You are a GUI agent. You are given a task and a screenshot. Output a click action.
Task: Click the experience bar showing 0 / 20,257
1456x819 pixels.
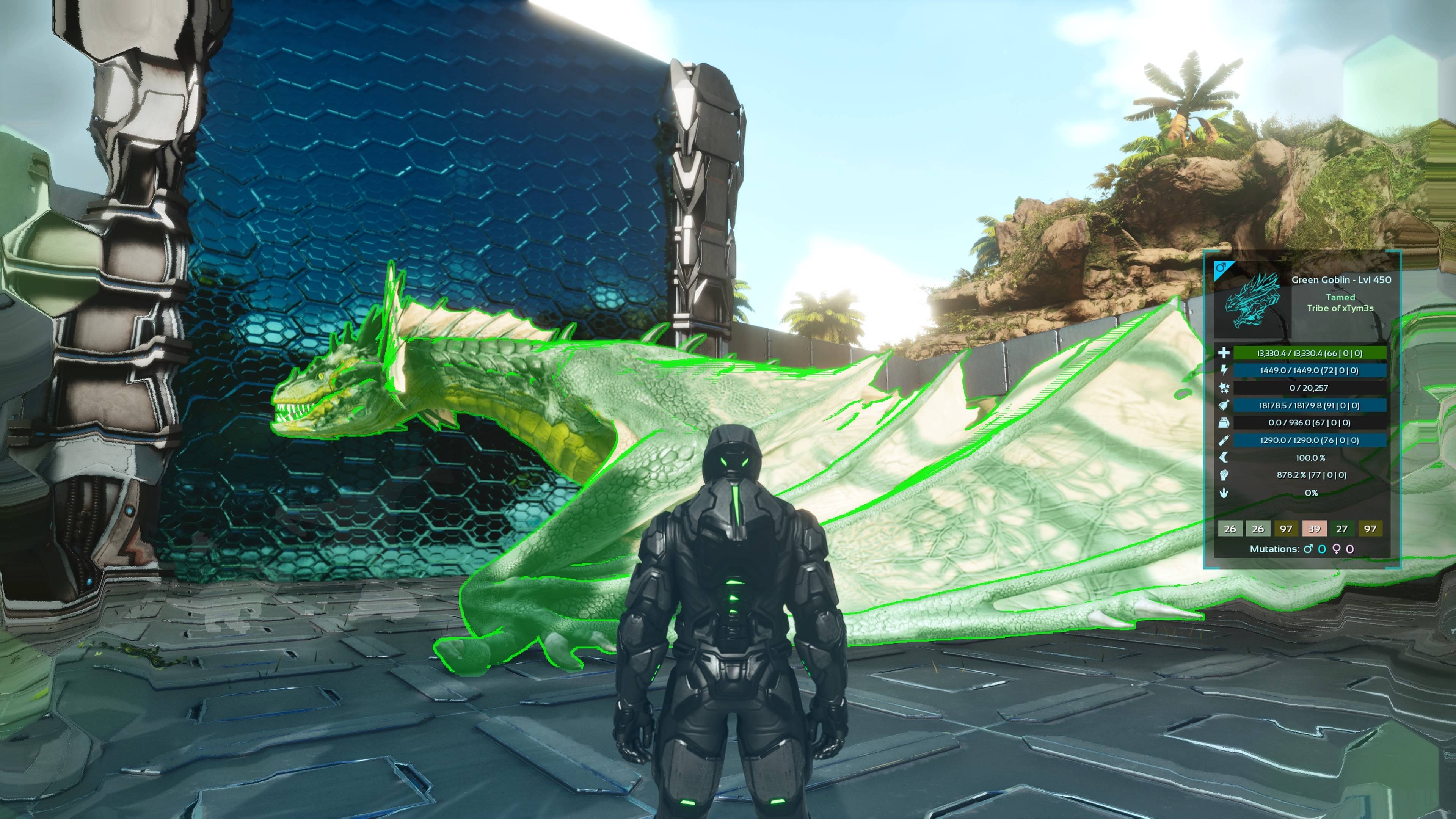[x=1309, y=388]
